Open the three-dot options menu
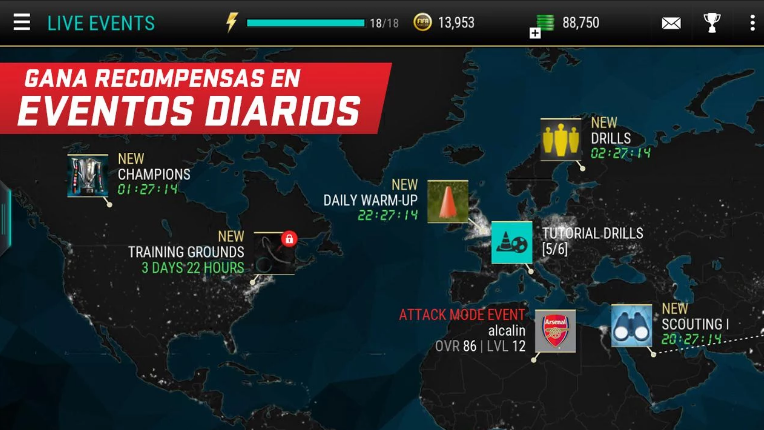Screen dimensions: 764x430 (x=751, y=22)
